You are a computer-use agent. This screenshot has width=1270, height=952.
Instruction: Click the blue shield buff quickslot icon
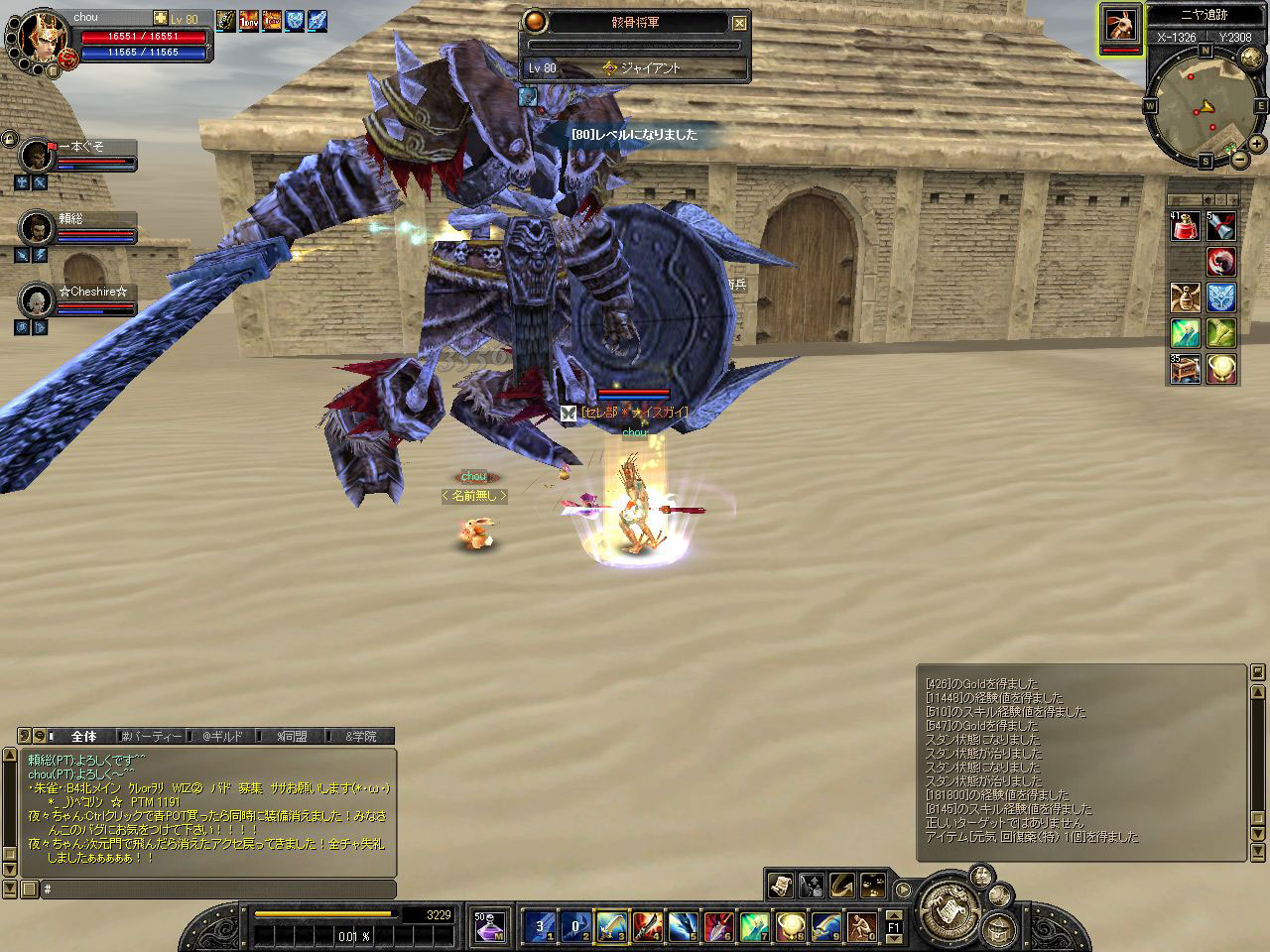point(1221,297)
